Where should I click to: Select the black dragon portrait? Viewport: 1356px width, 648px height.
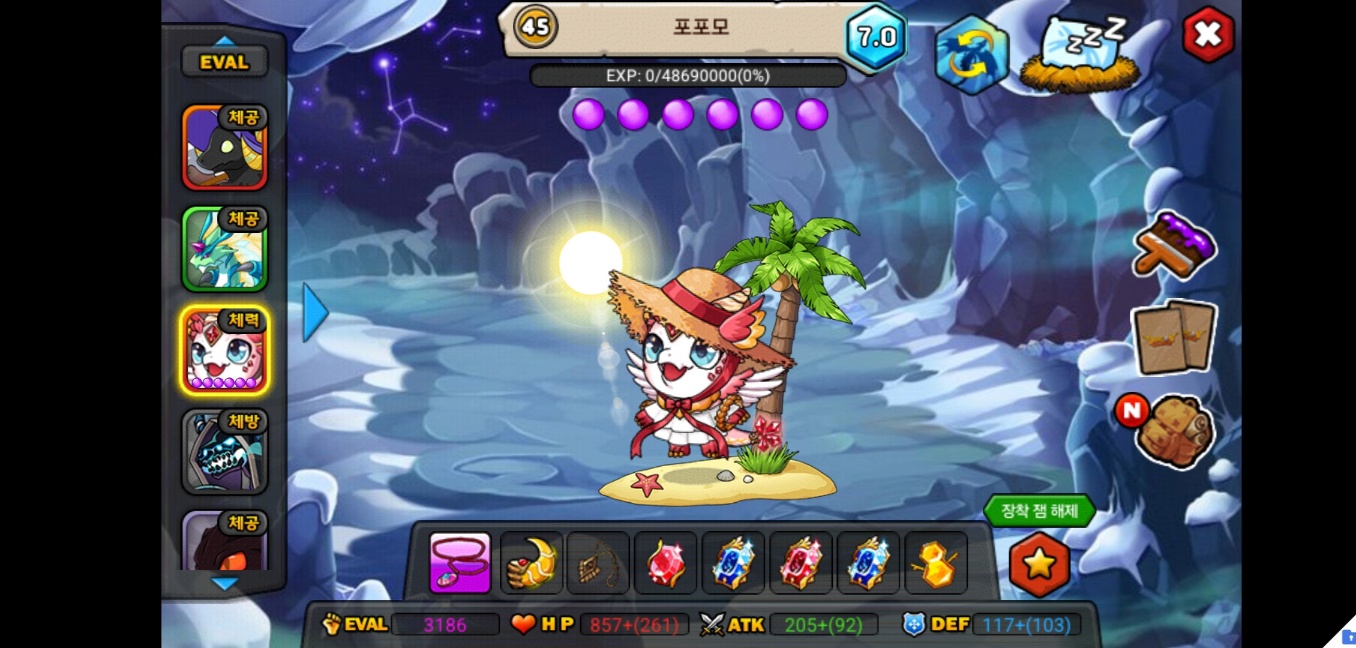pyautogui.click(x=224, y=147)
